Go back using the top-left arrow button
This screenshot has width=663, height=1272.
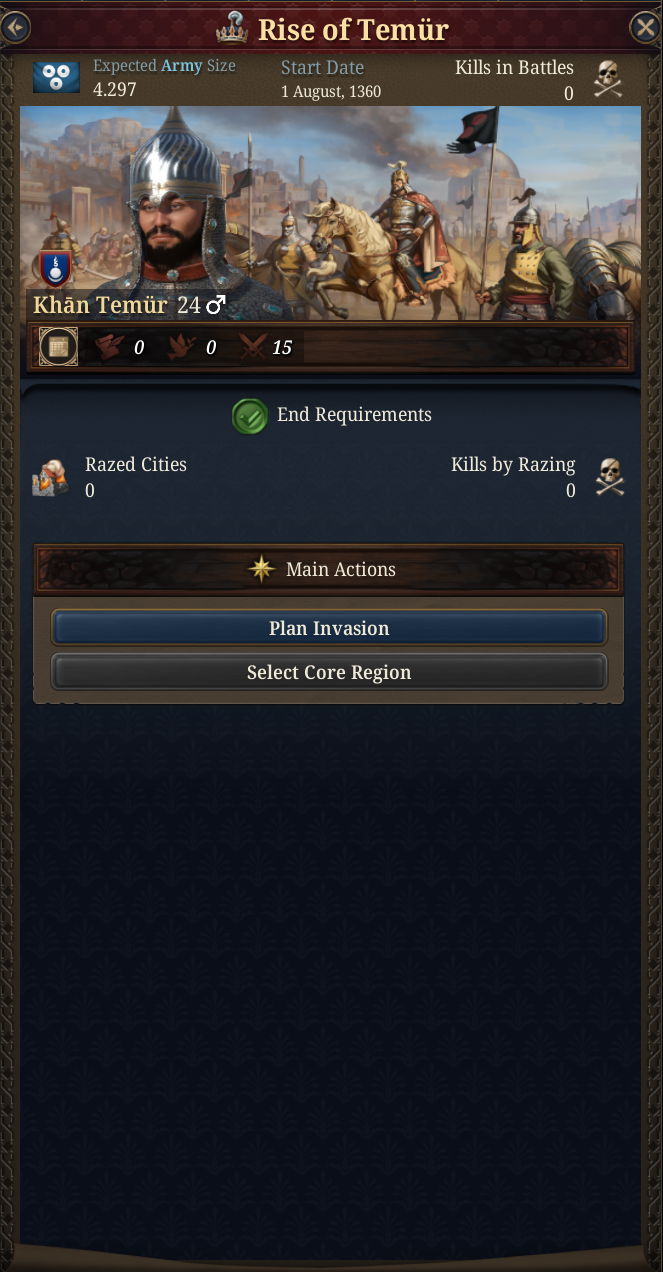pos(16,27)
